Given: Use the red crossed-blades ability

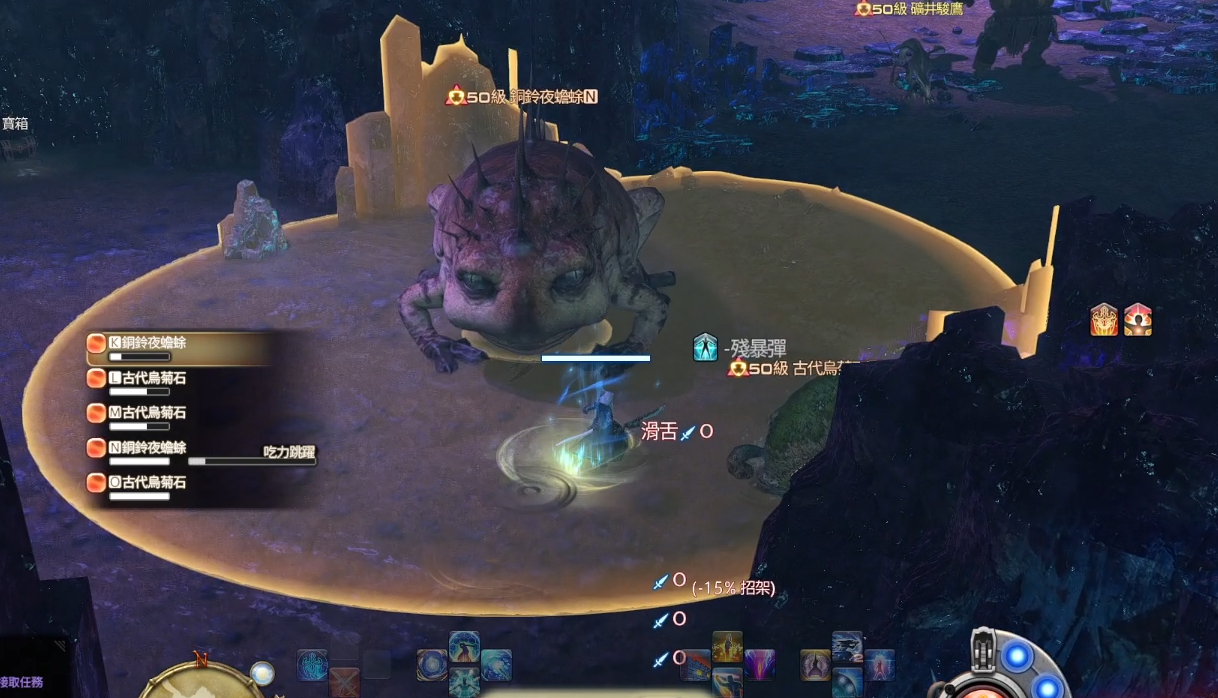Looking at the screenshot, I should click(x=344, y=684).
